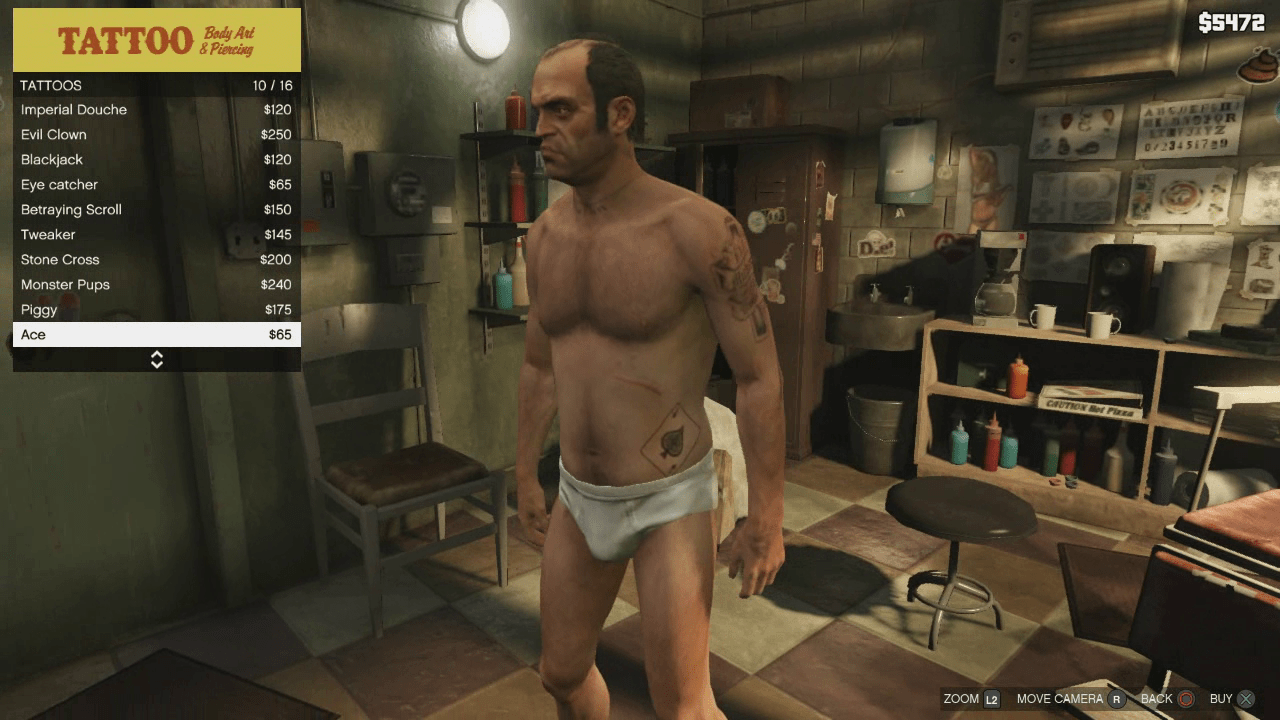Click the up chevron of the scroll indicator

click(156, 355)
